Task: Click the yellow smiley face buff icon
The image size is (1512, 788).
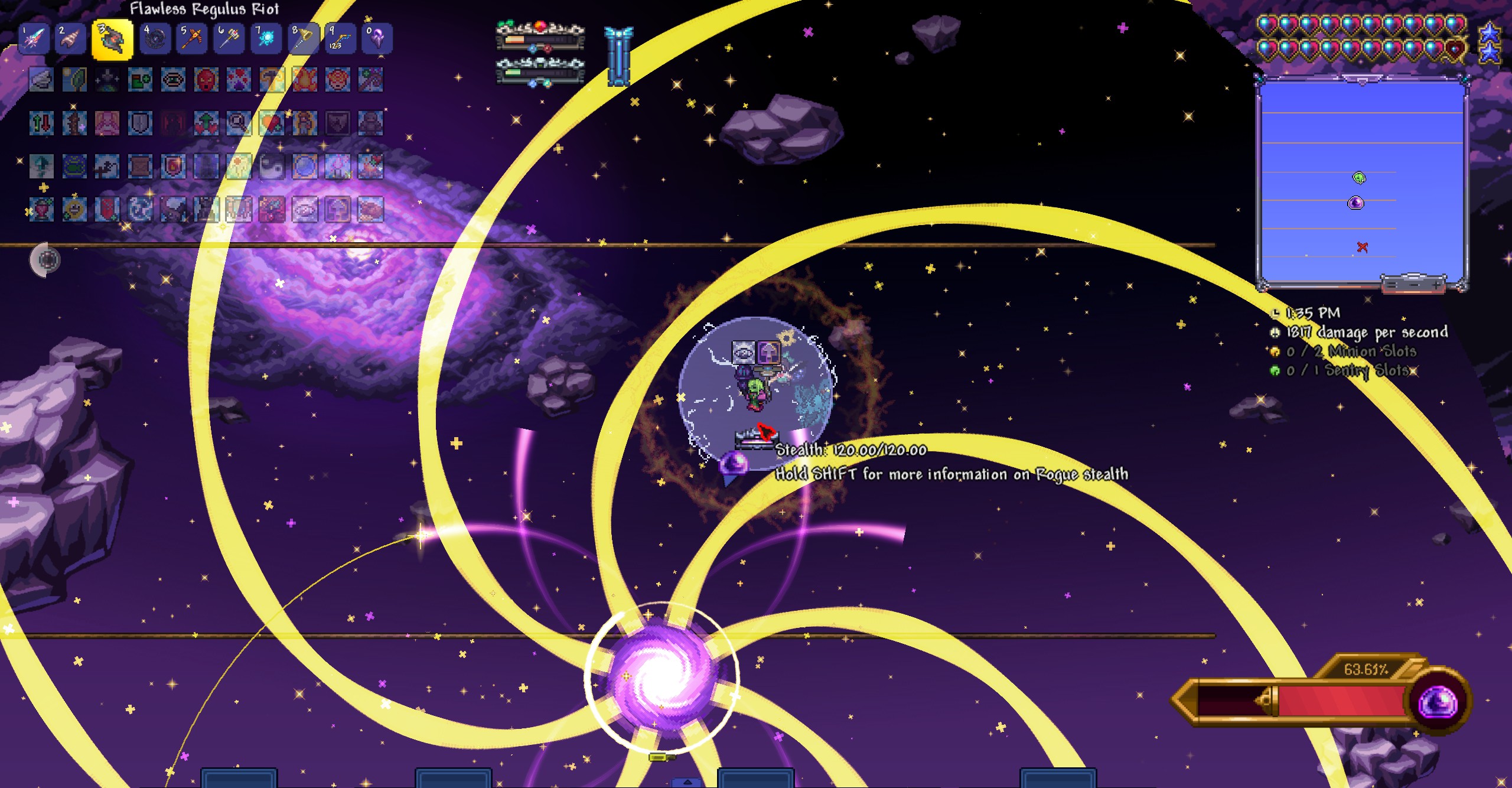Action: pyautogui.click(x=74, y=210)
